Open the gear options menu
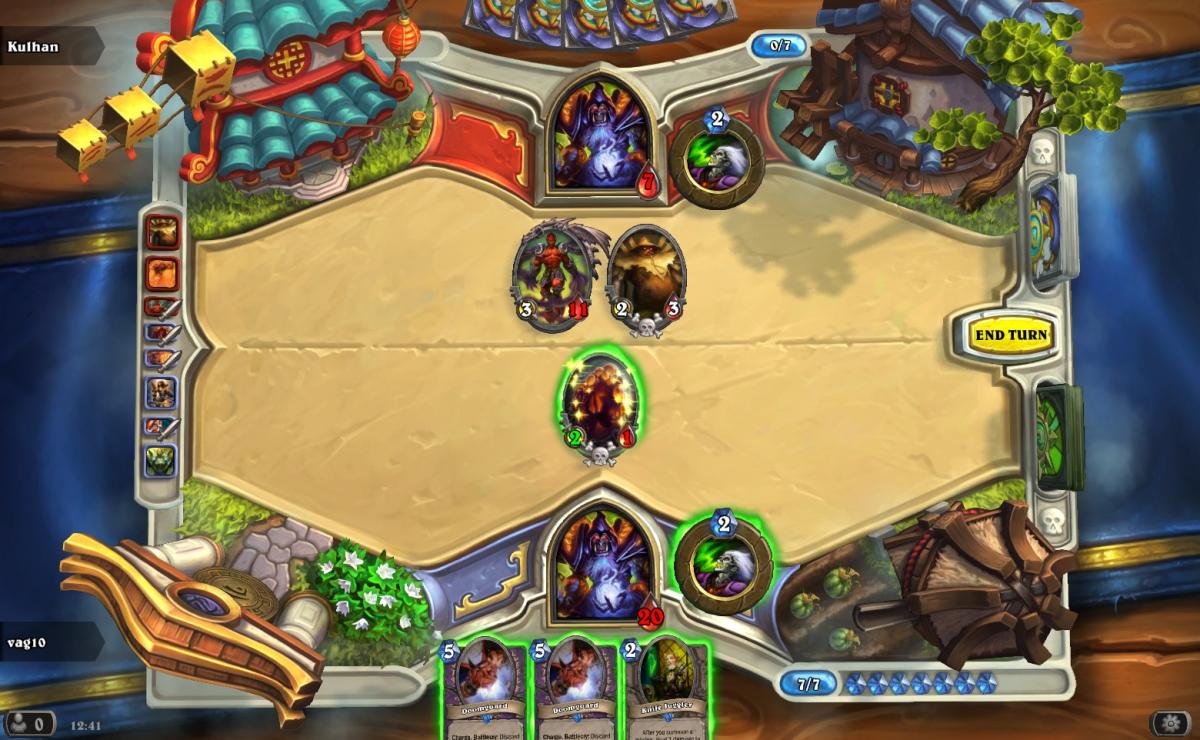This screenshot has height=740, width=1200. point(1169,723)
